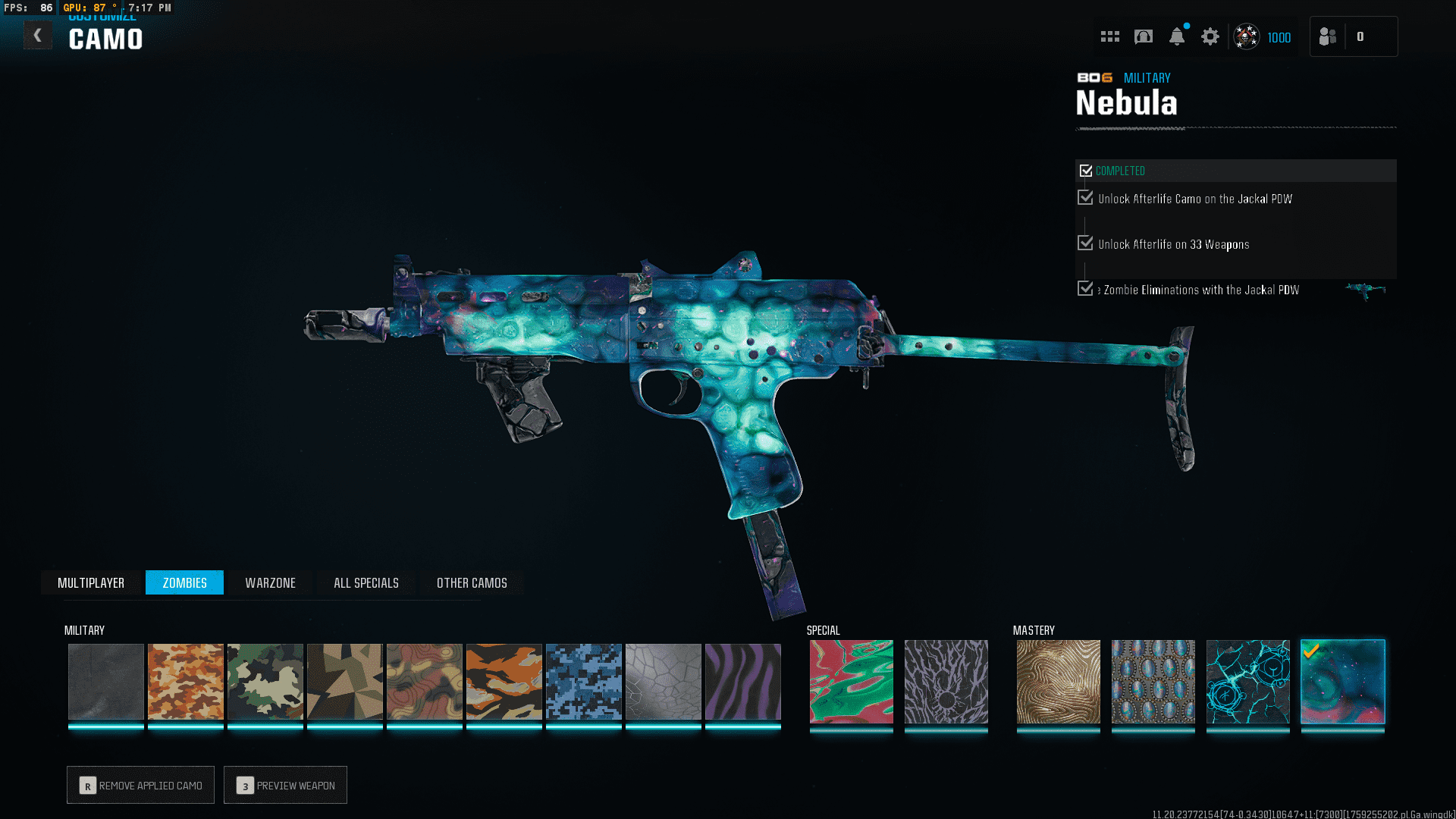The height and width of the screenshot is (819, 1456).
Task: Choose the gold swirl mastery camo
Action: click(1058, 681)
